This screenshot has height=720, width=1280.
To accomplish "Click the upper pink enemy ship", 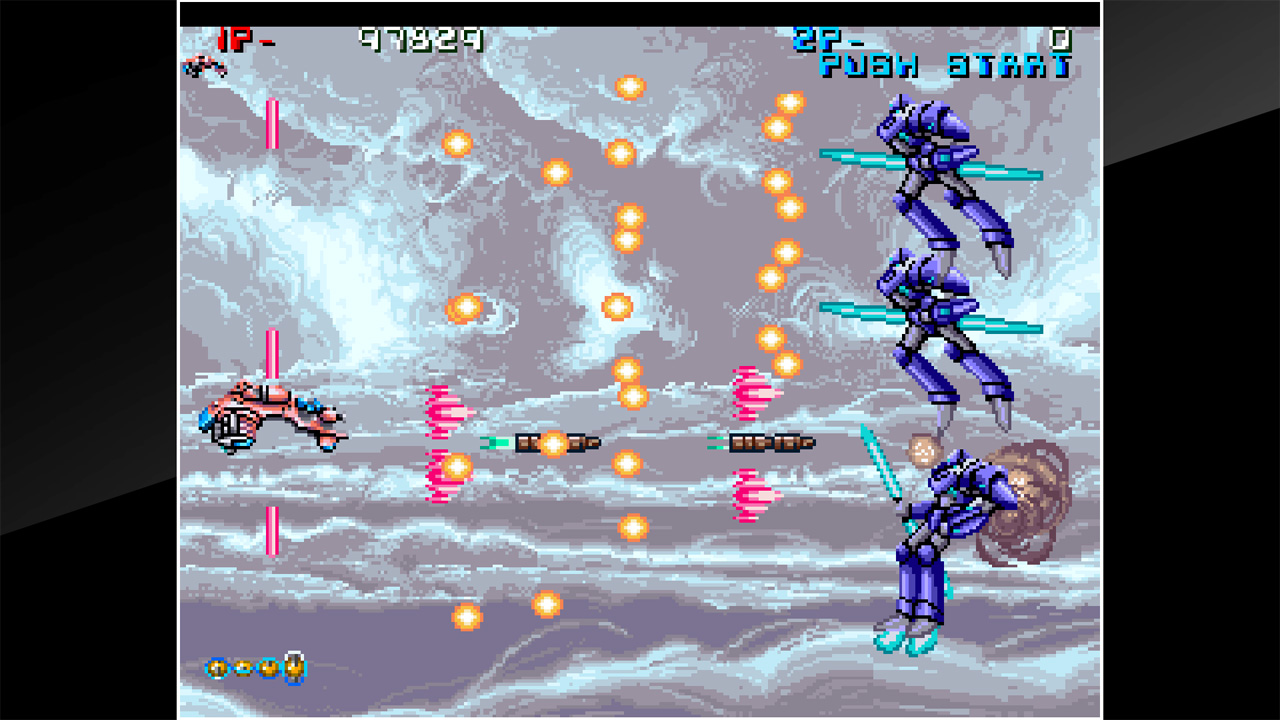I will click(449, 410).
